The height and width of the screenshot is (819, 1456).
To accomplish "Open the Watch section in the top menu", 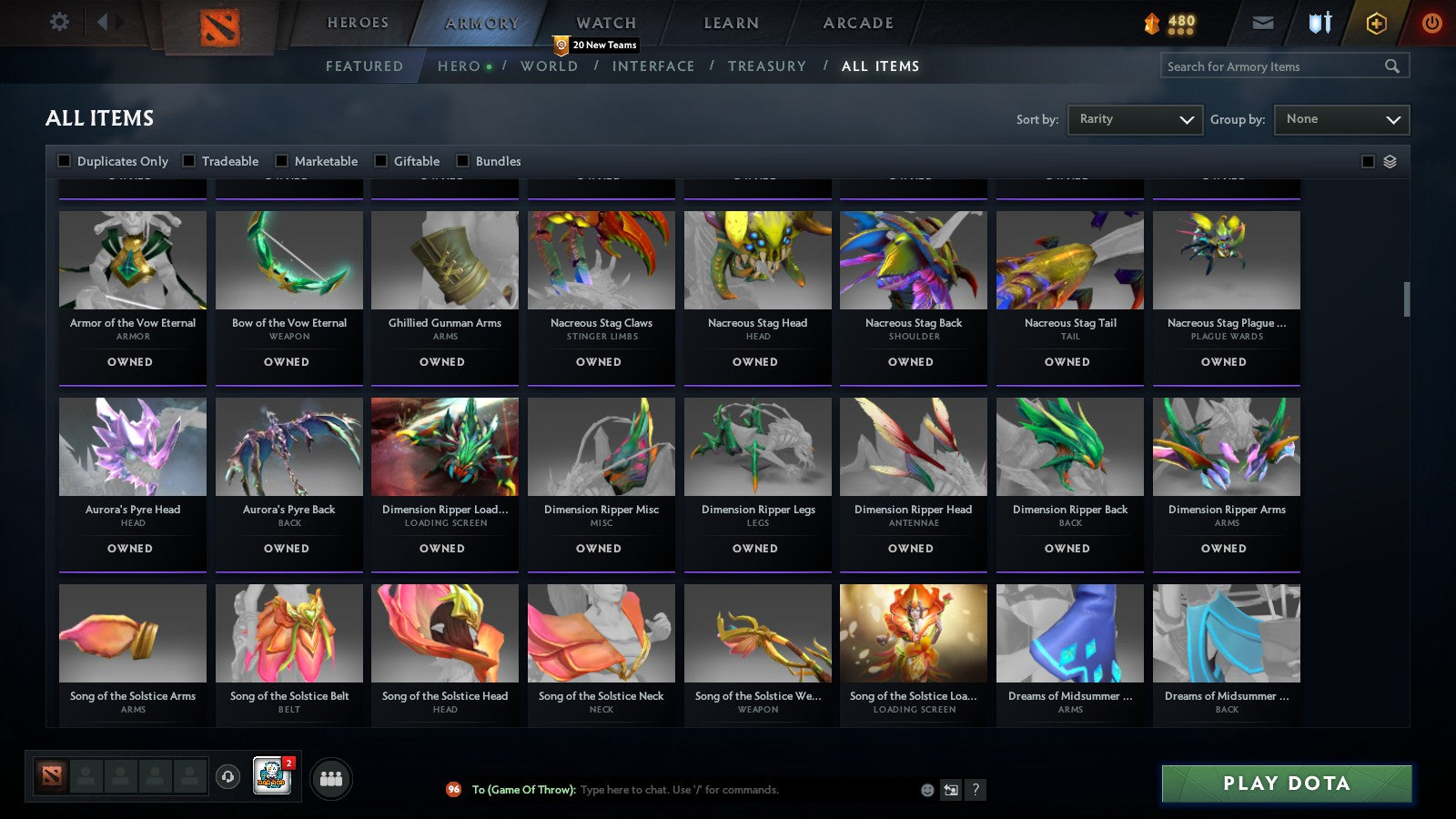I will click(x=604, y=22).
